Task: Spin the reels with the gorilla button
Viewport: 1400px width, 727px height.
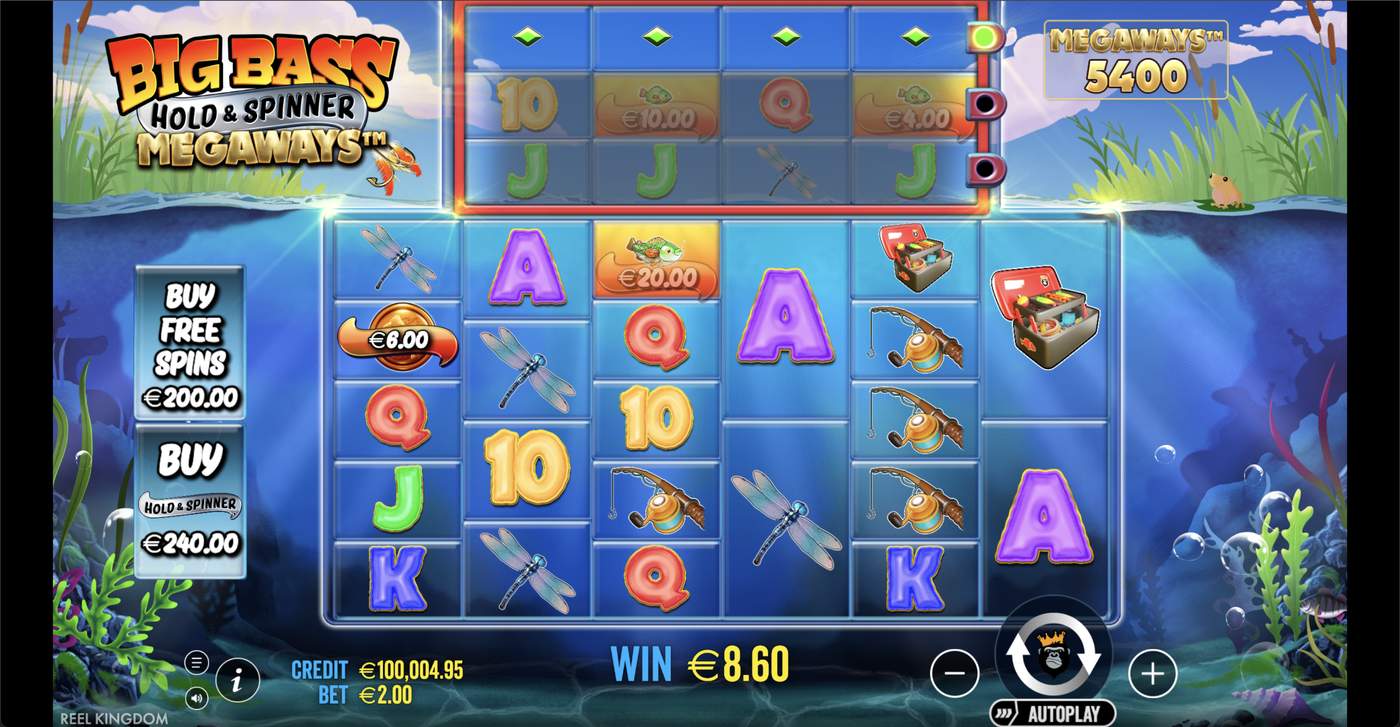Action: point(1053,655)
